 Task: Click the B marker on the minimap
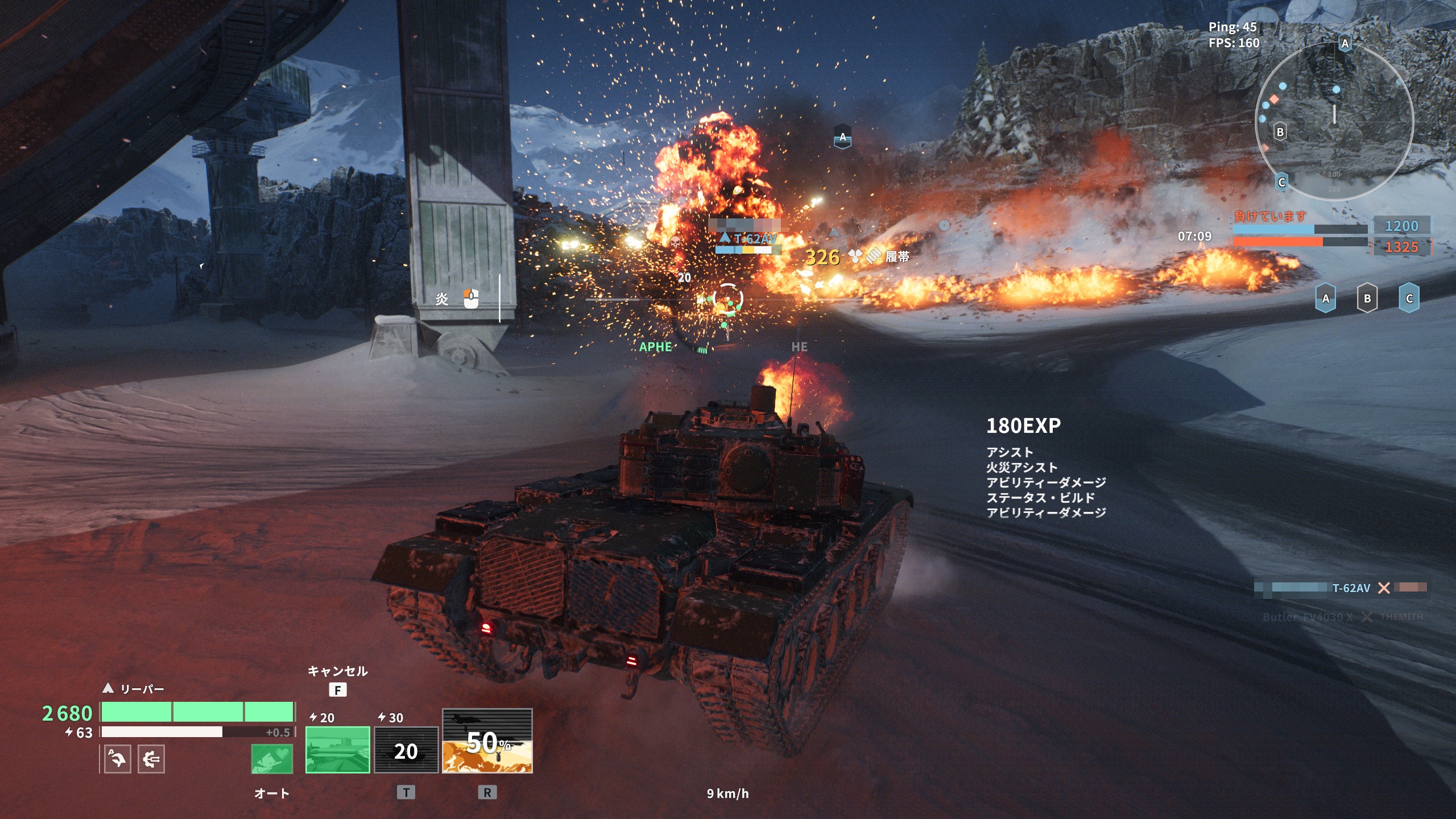coord(1280,132)
